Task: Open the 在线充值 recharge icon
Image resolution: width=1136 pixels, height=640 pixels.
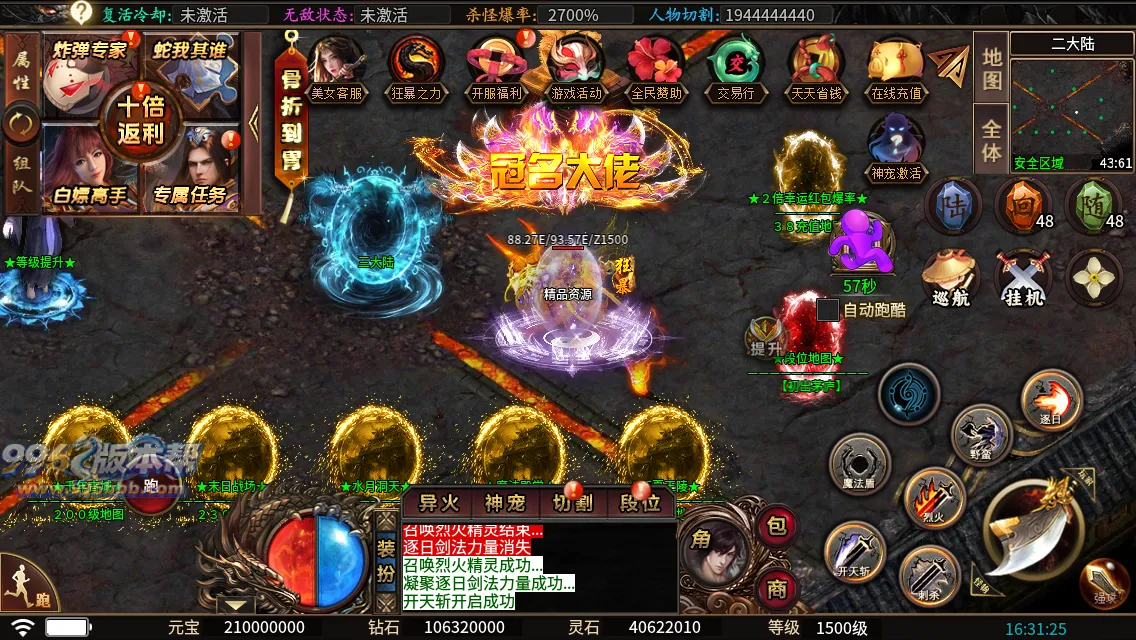Action: click(896, 66)
